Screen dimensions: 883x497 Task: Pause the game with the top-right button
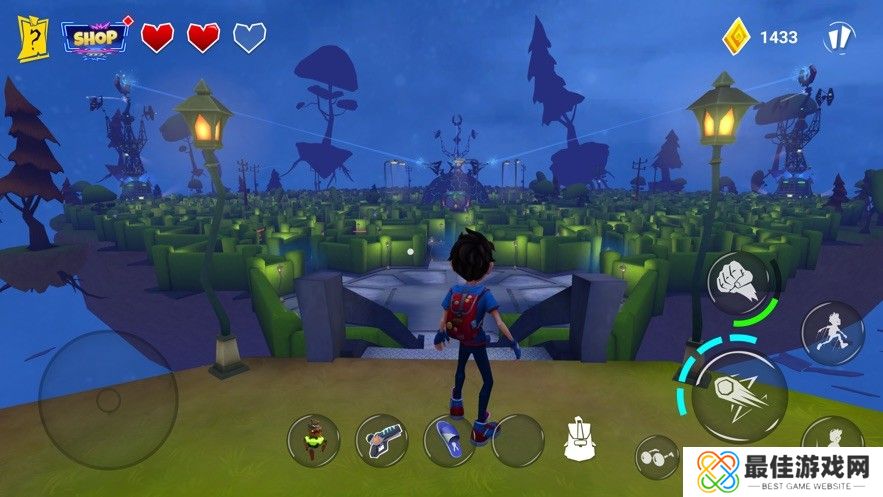tap(838, 38)
